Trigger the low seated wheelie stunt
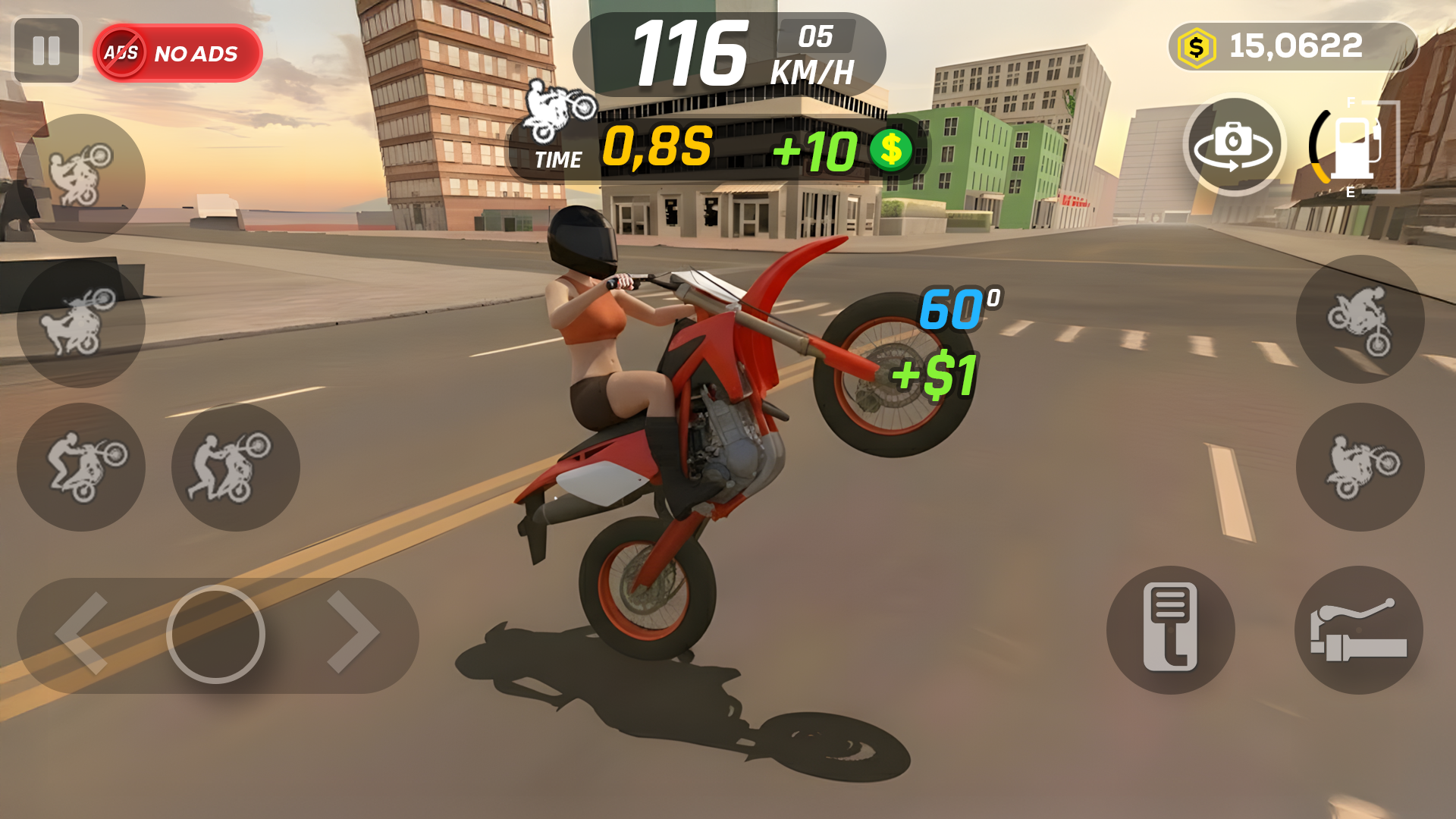This screenshot has width=1456, height=819. tap(1360, 466)
